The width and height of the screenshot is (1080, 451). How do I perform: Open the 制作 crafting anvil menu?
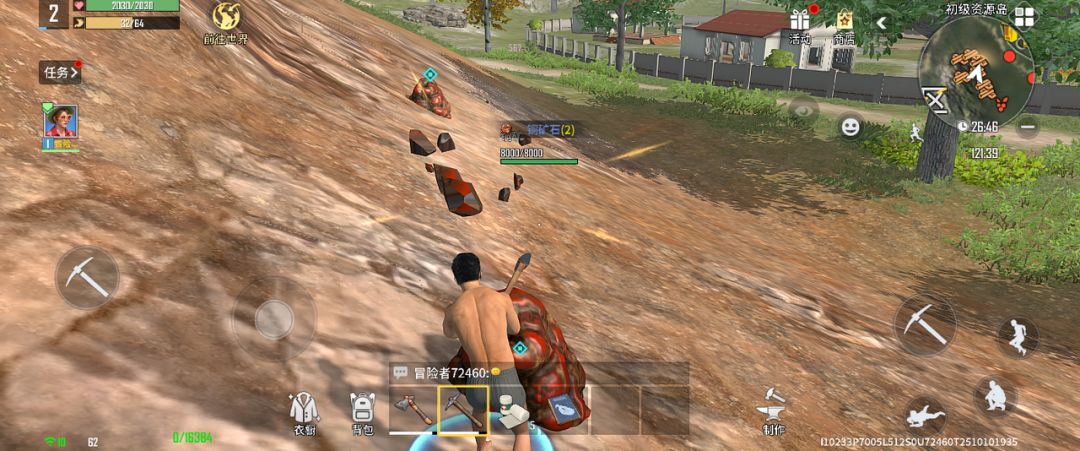point(773,411)
